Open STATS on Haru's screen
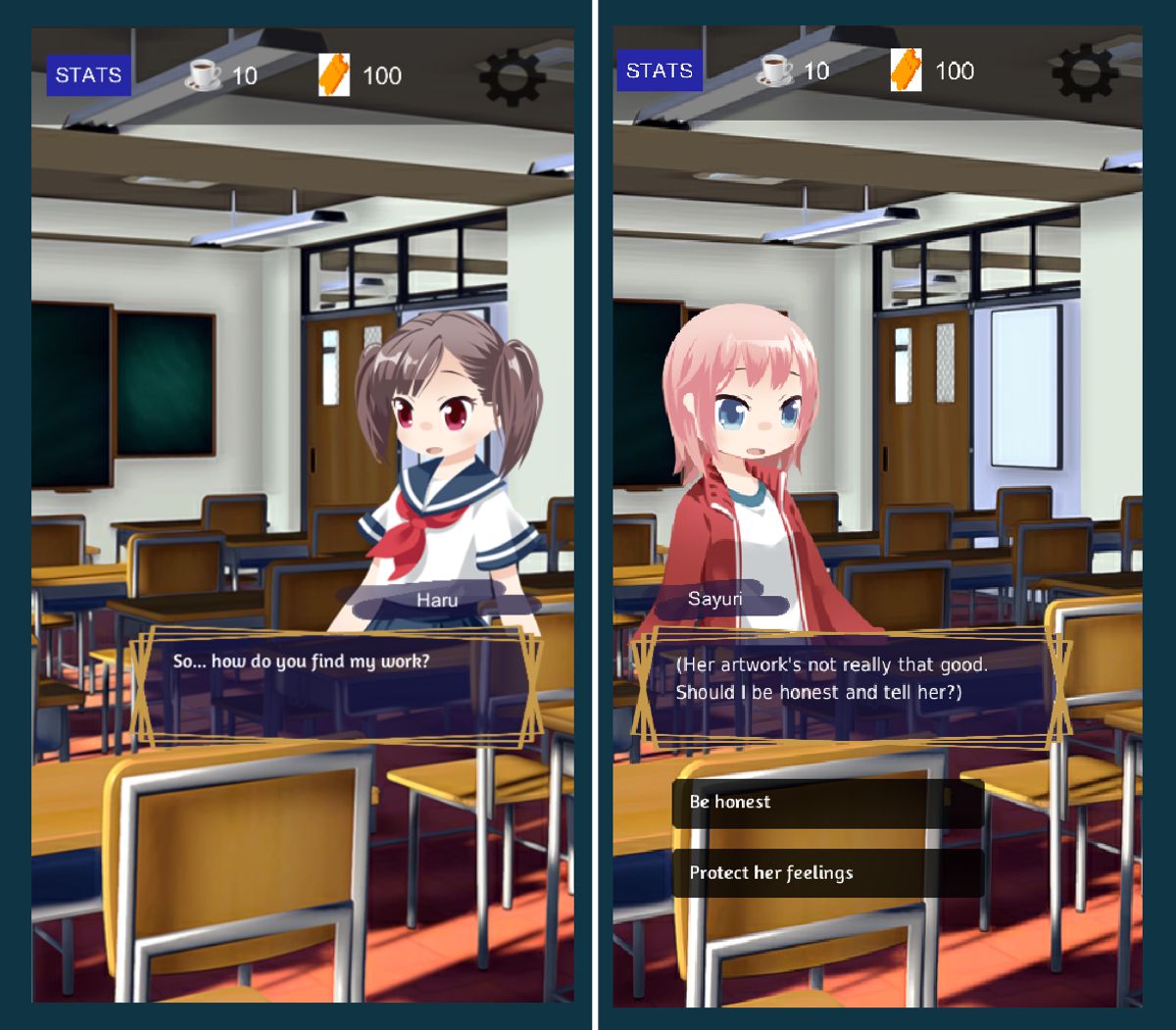 point(88,75)
